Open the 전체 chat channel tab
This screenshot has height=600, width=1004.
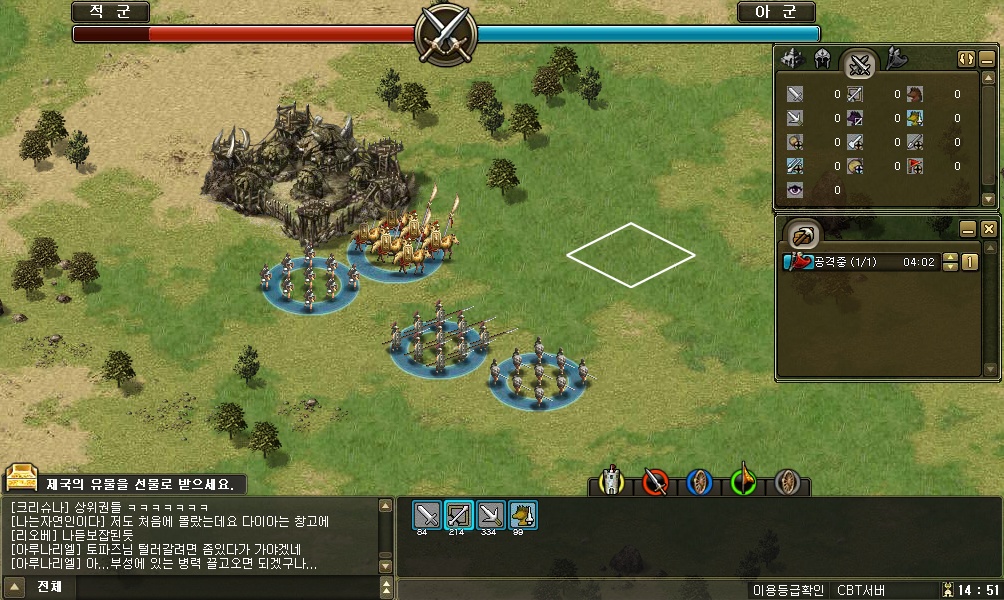point(50,586)
